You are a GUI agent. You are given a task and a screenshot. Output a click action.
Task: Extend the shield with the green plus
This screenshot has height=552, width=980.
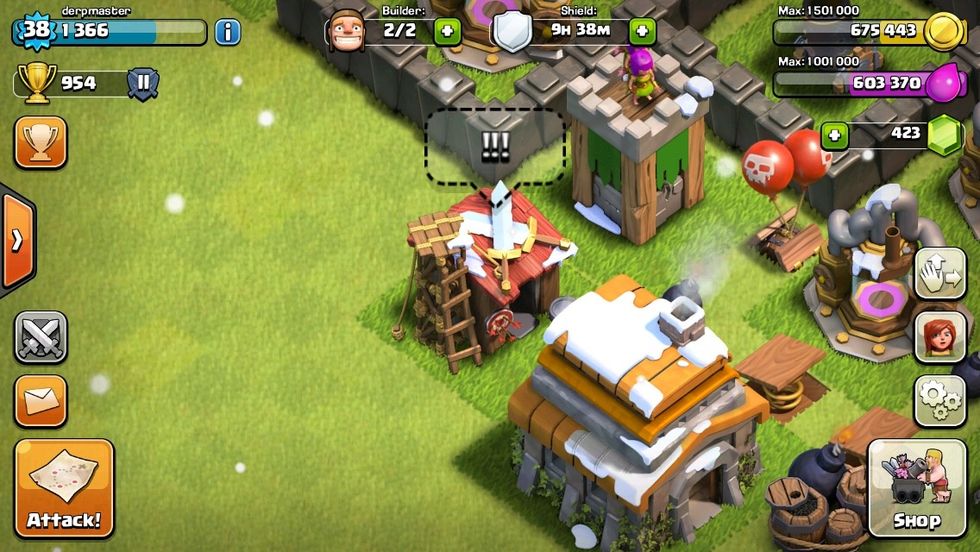(x=642, y=30)
